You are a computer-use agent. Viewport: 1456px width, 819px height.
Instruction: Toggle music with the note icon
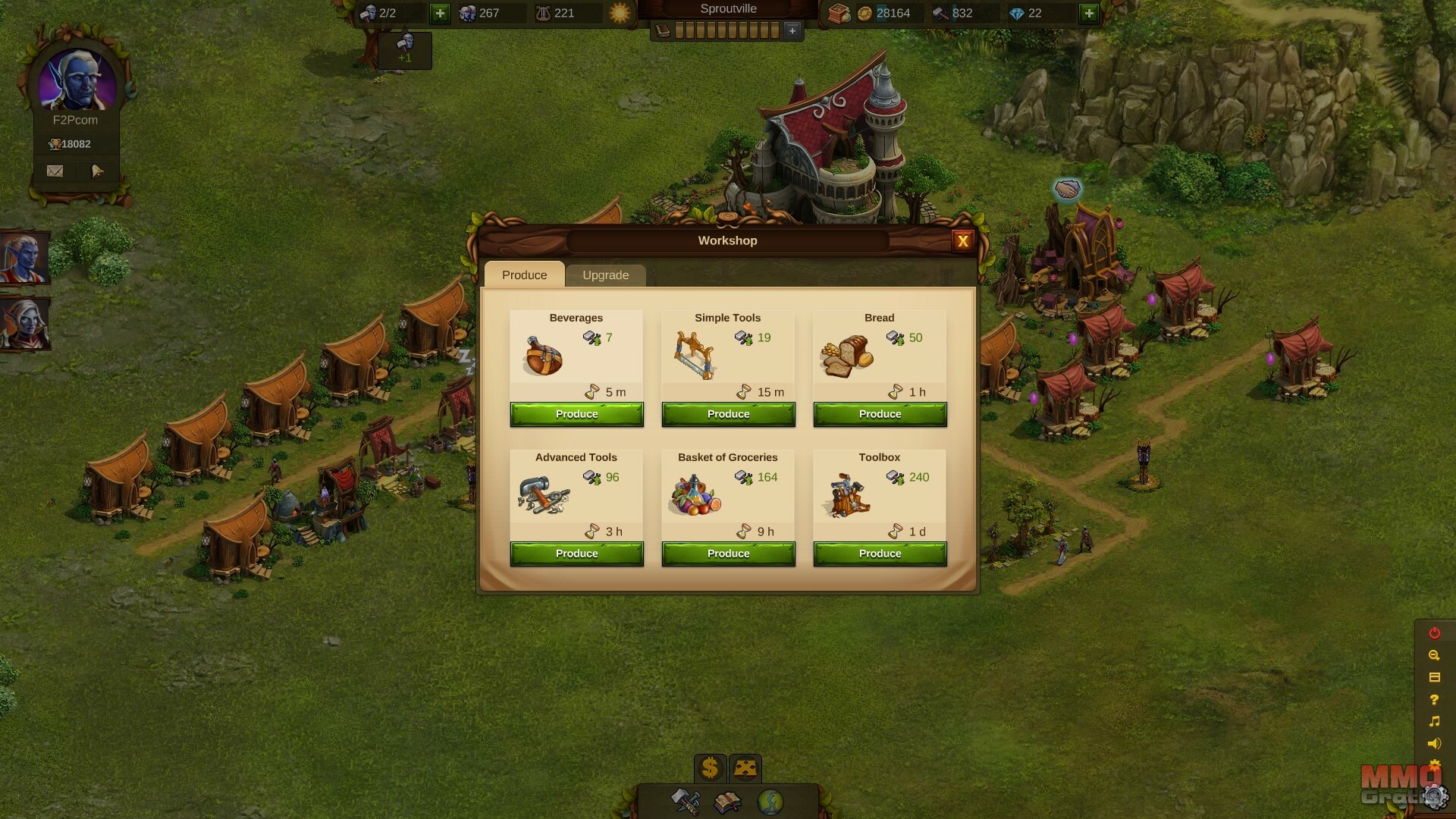click(1434, 721)
